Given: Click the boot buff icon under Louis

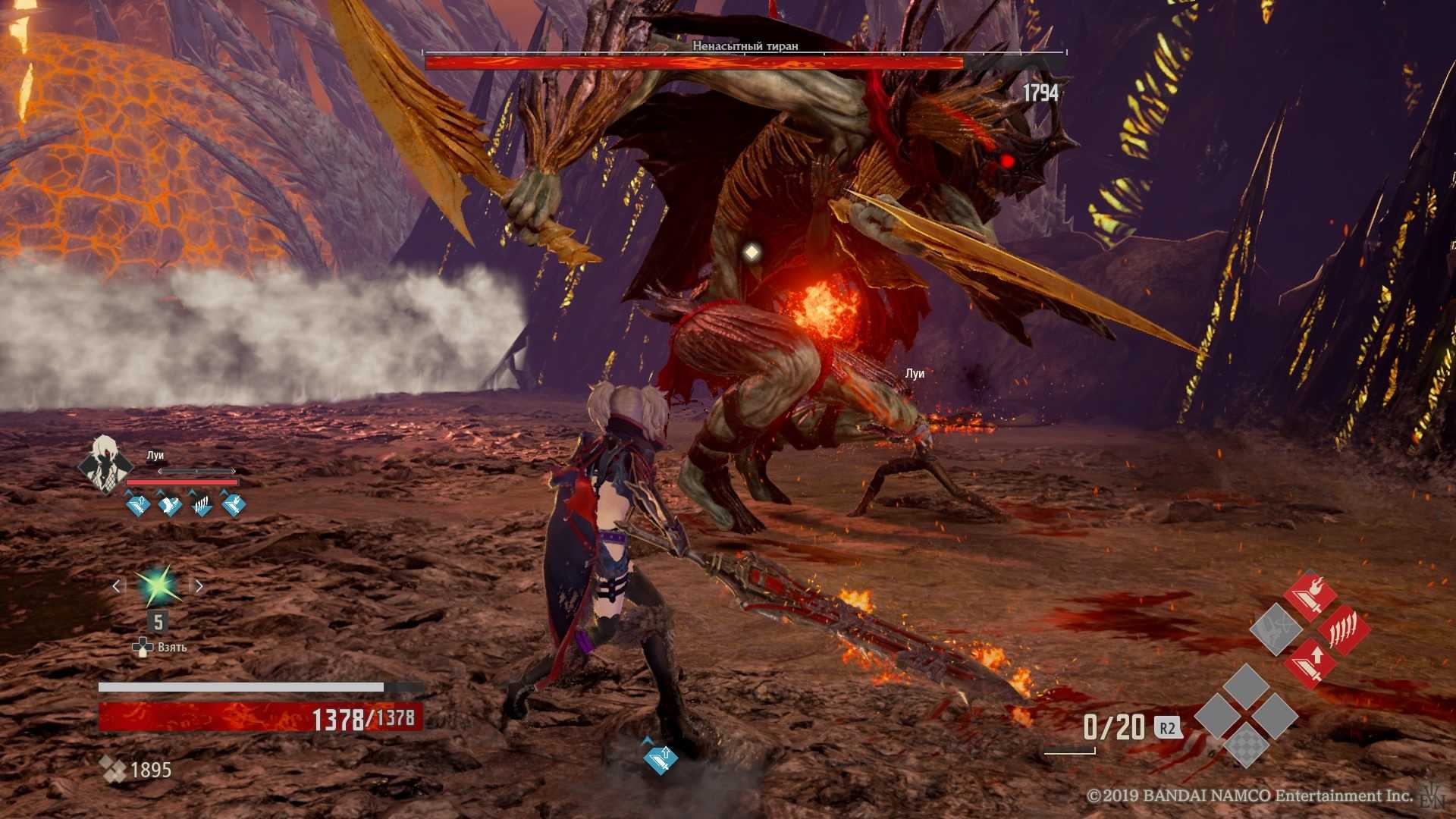Looking at the screenshot, I should [169, 504].
